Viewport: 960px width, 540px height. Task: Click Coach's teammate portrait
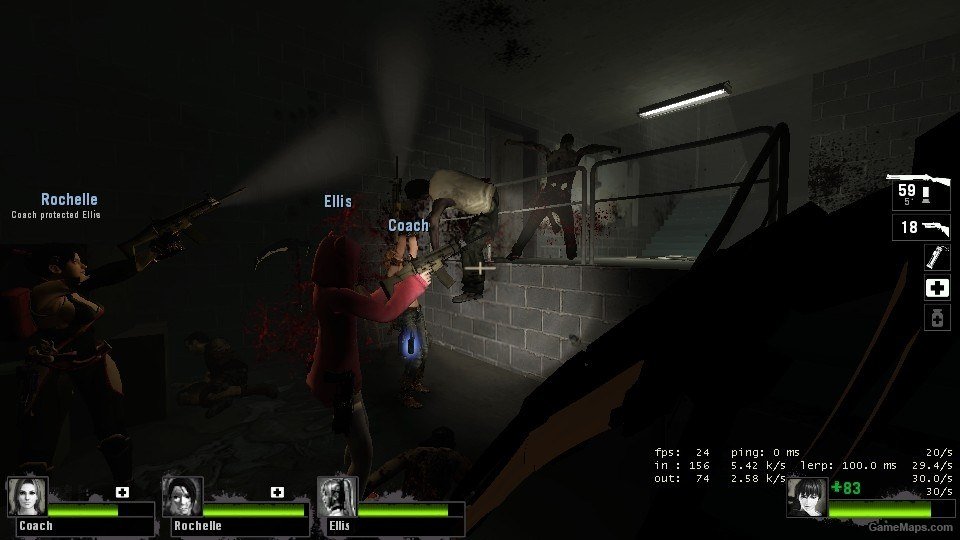pos(27,496)
